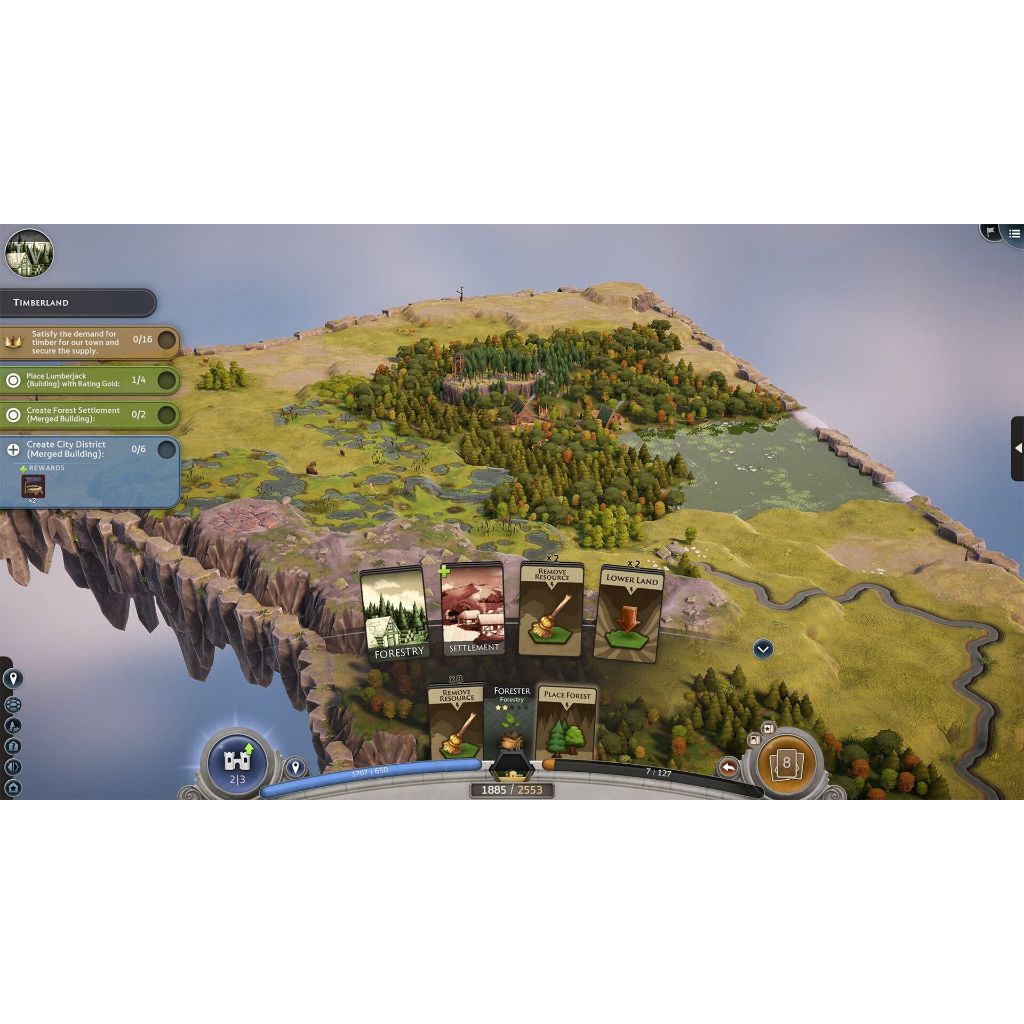The width and height of the screenshot is (1024, 1024).
Task: Select the Place Lumberjack objective
Action: tap(90, 380)
